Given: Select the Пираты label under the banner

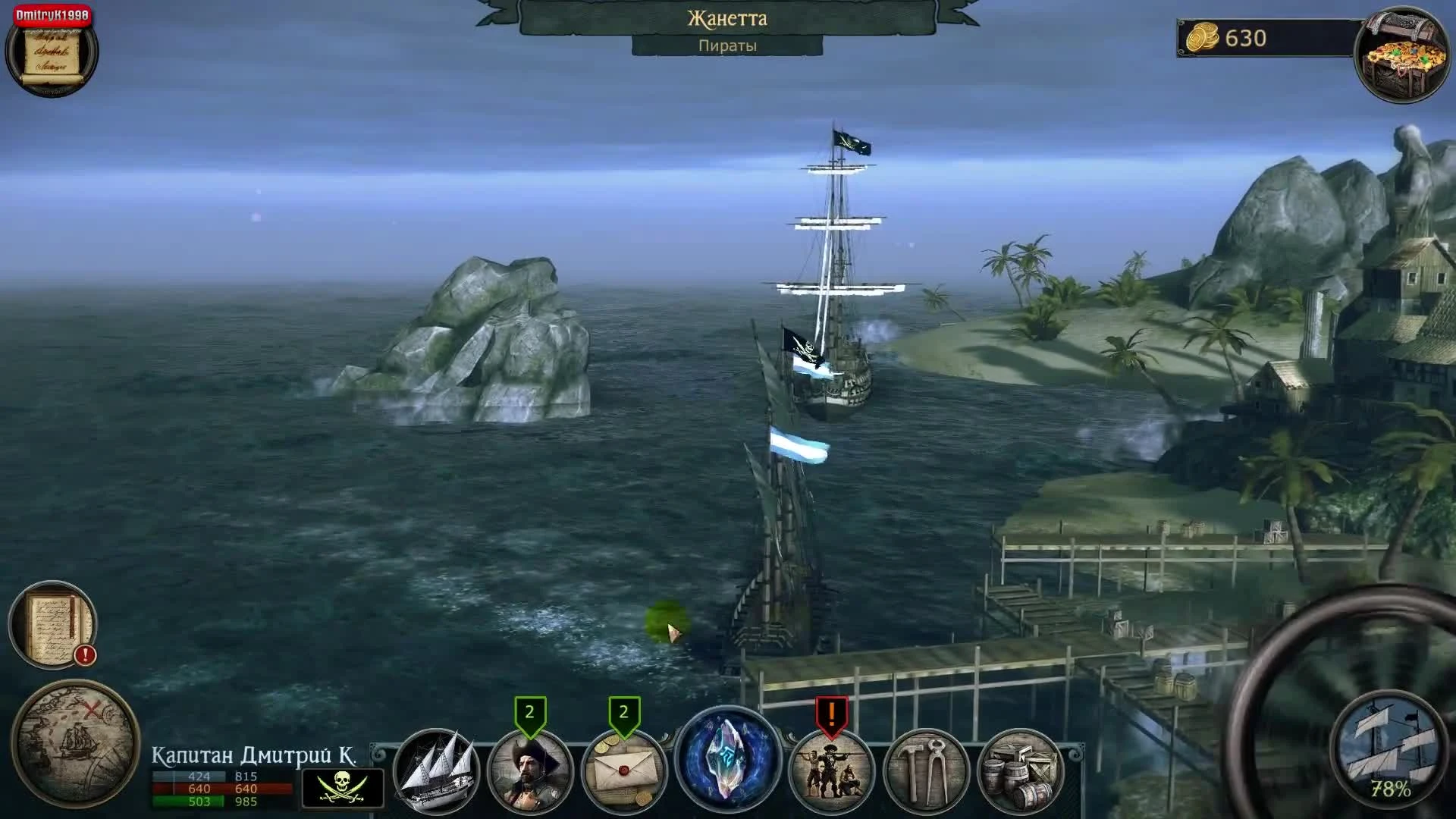Looking at the screenshot, I should 728,45.
